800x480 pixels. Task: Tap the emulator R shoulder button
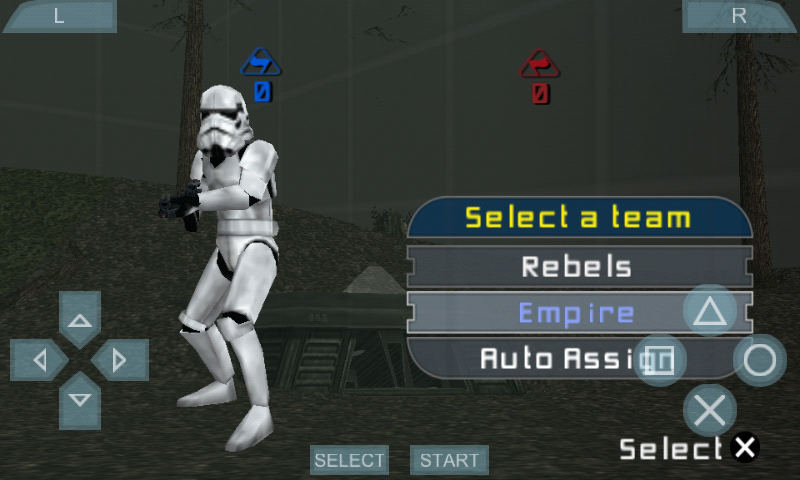pos(740,16)
